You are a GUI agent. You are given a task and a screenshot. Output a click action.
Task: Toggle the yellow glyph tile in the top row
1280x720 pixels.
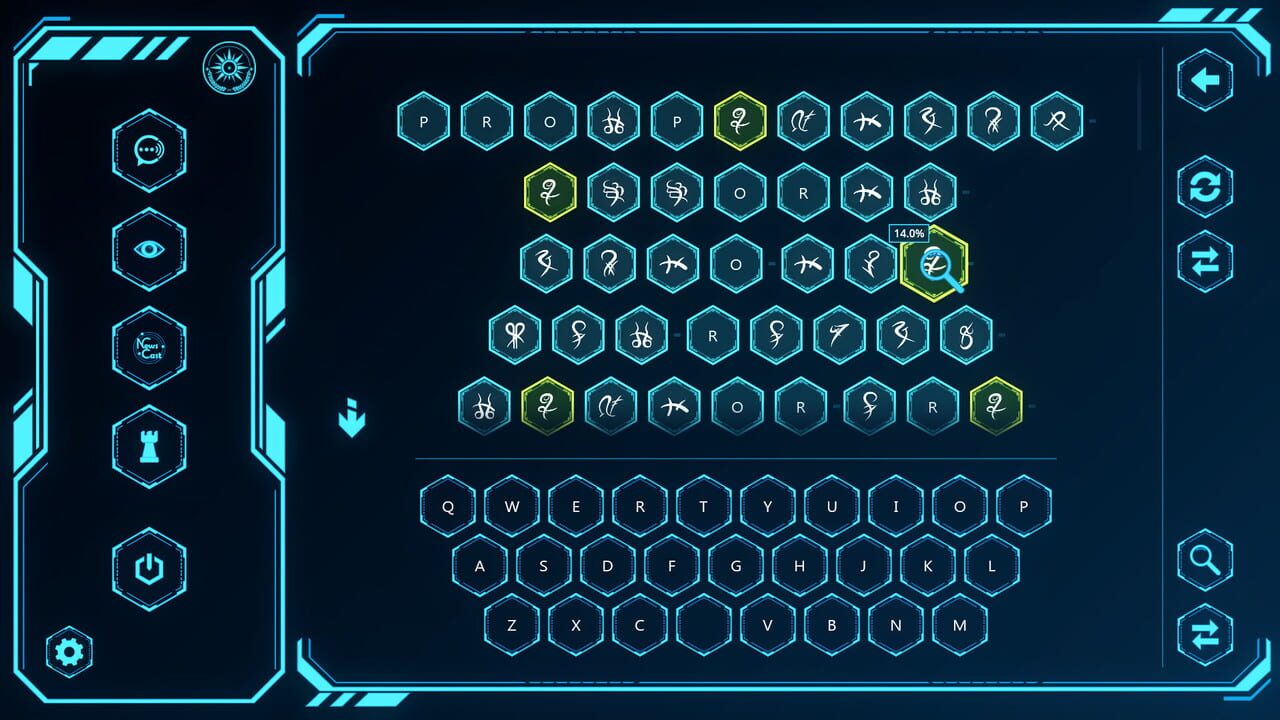pyautogui.click(x=740, y=120)
